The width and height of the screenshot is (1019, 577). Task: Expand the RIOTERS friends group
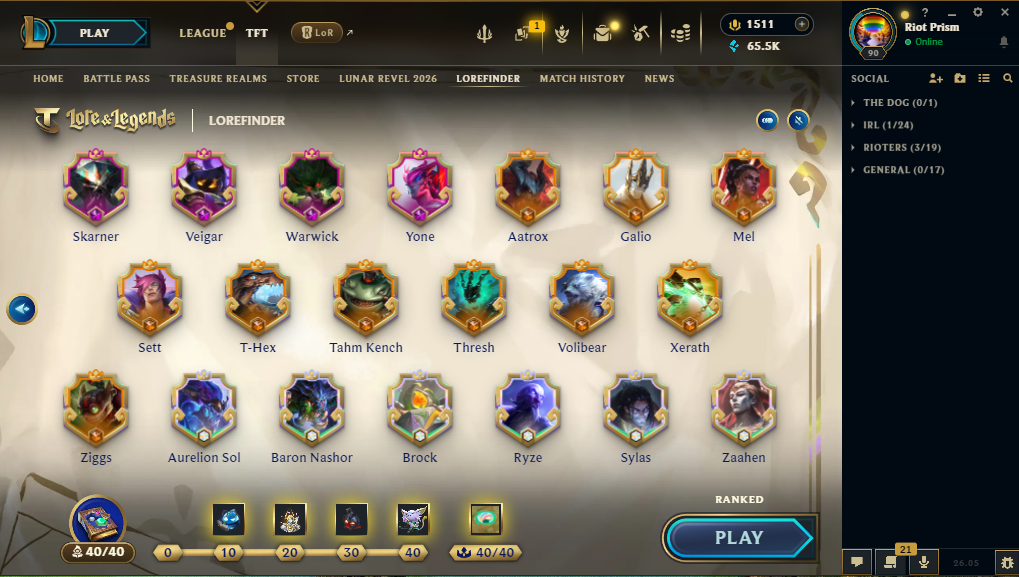tap(901, 148)
